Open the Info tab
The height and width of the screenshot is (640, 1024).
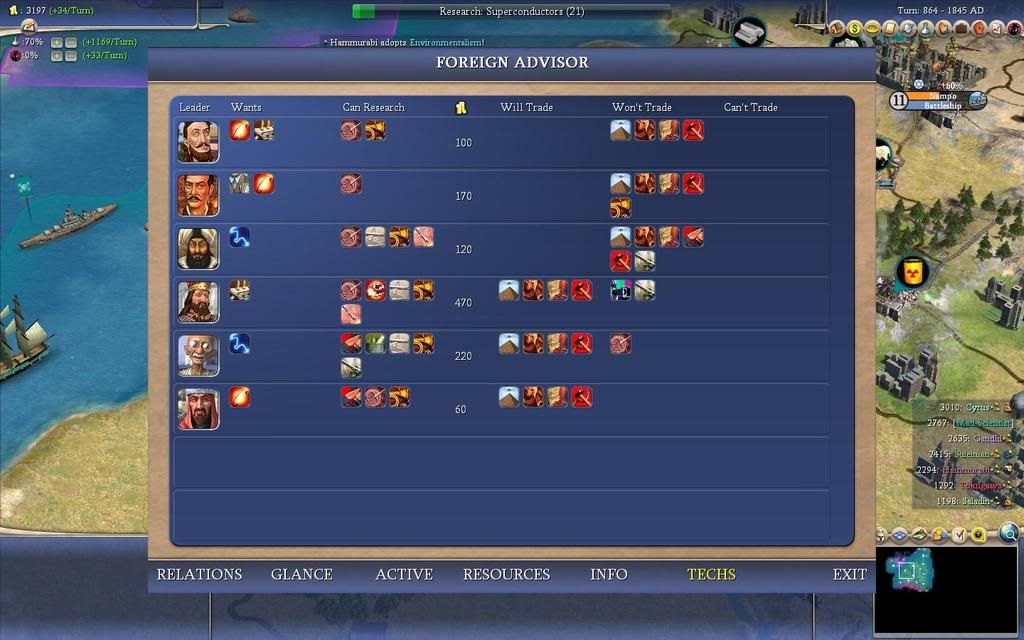(608, 574)
